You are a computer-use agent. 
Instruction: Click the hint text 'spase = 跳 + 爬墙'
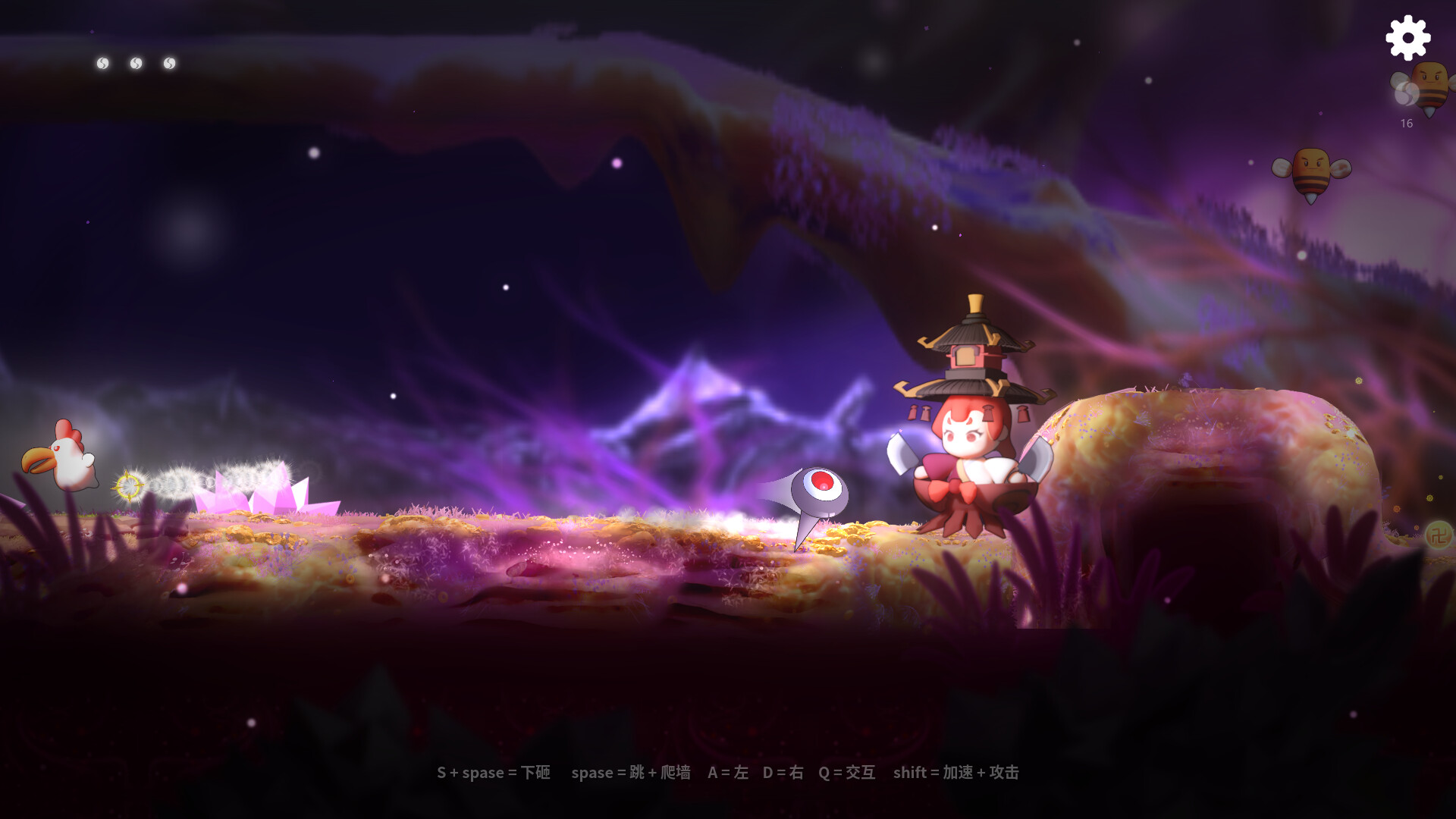[630, 773]
